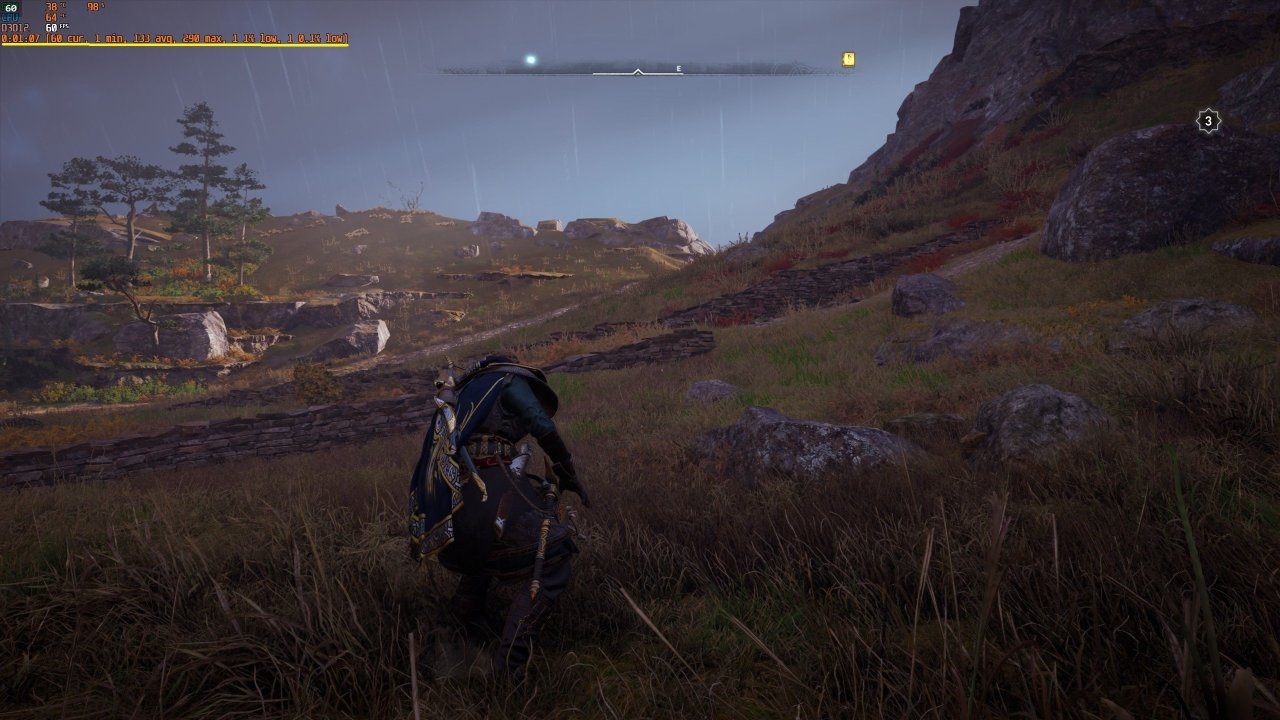
Task: Click the 98 degree reading in the overlay
Action: pyautogui.click(x=95, y=8)
